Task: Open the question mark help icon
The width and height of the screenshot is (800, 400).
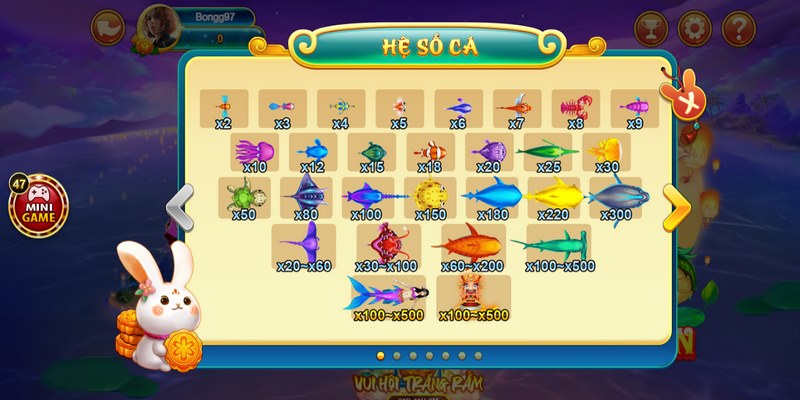Action: [x=738, y=27]
